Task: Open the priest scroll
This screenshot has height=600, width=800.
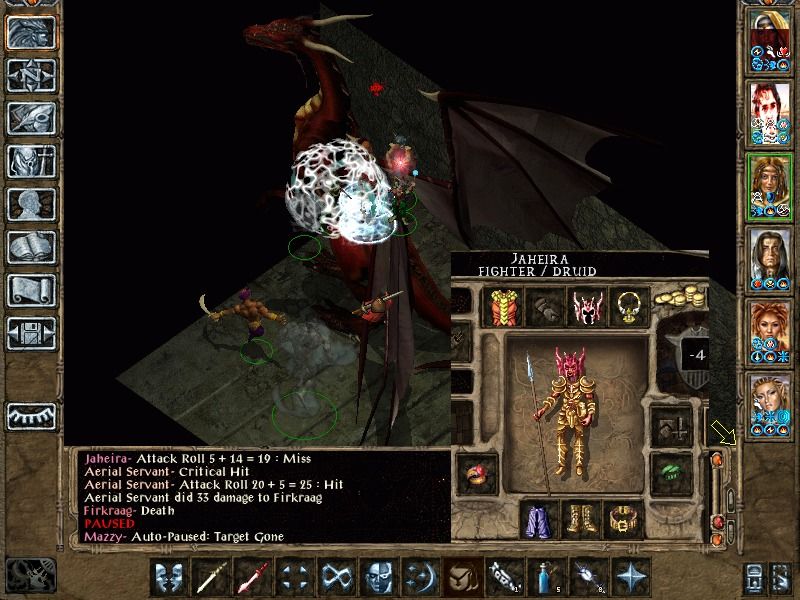Action: [32, 290]
